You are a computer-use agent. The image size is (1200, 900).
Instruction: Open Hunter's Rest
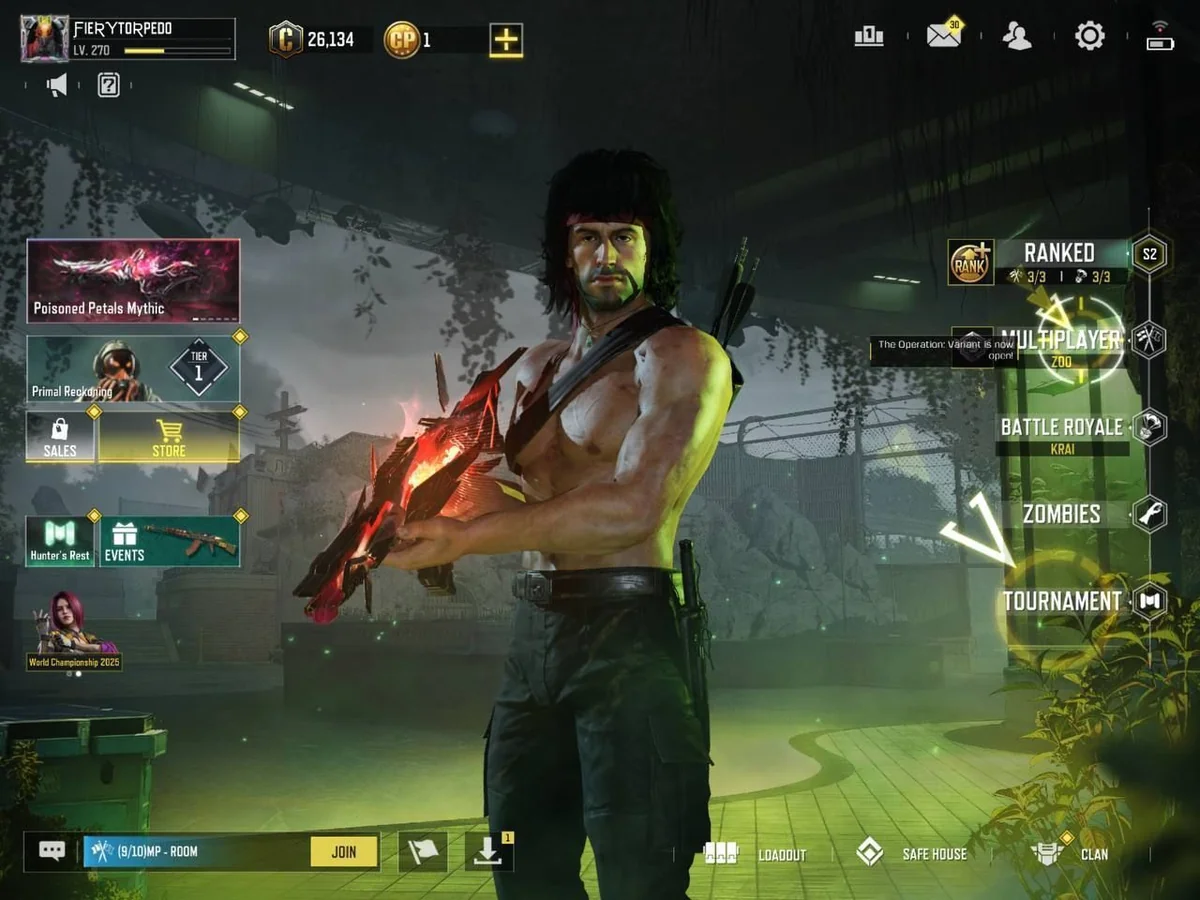60,541
